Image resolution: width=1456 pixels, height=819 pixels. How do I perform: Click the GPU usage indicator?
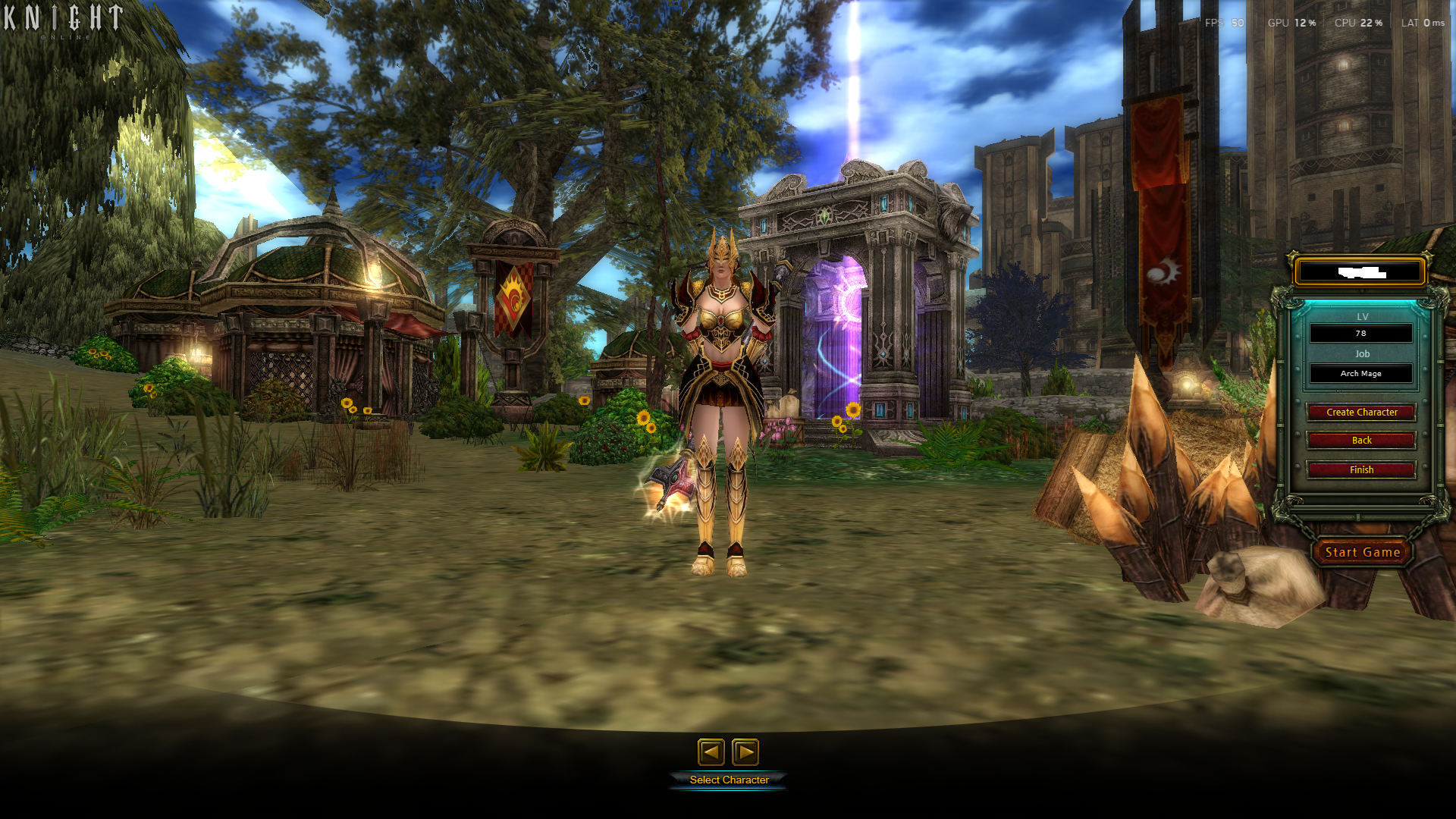(x=1291, y=23)
